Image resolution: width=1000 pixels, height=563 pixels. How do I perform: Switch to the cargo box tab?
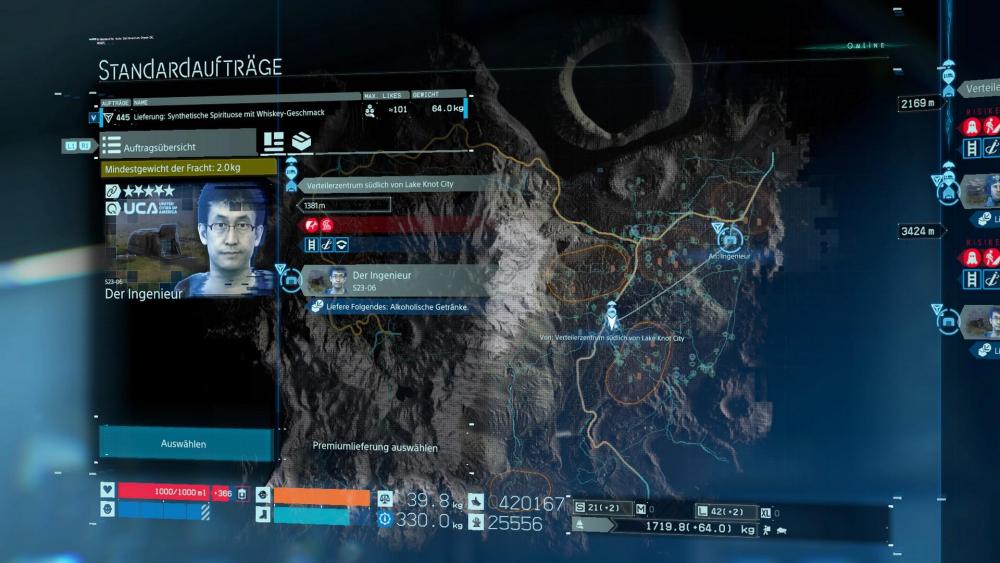click(x=301, y=141)
